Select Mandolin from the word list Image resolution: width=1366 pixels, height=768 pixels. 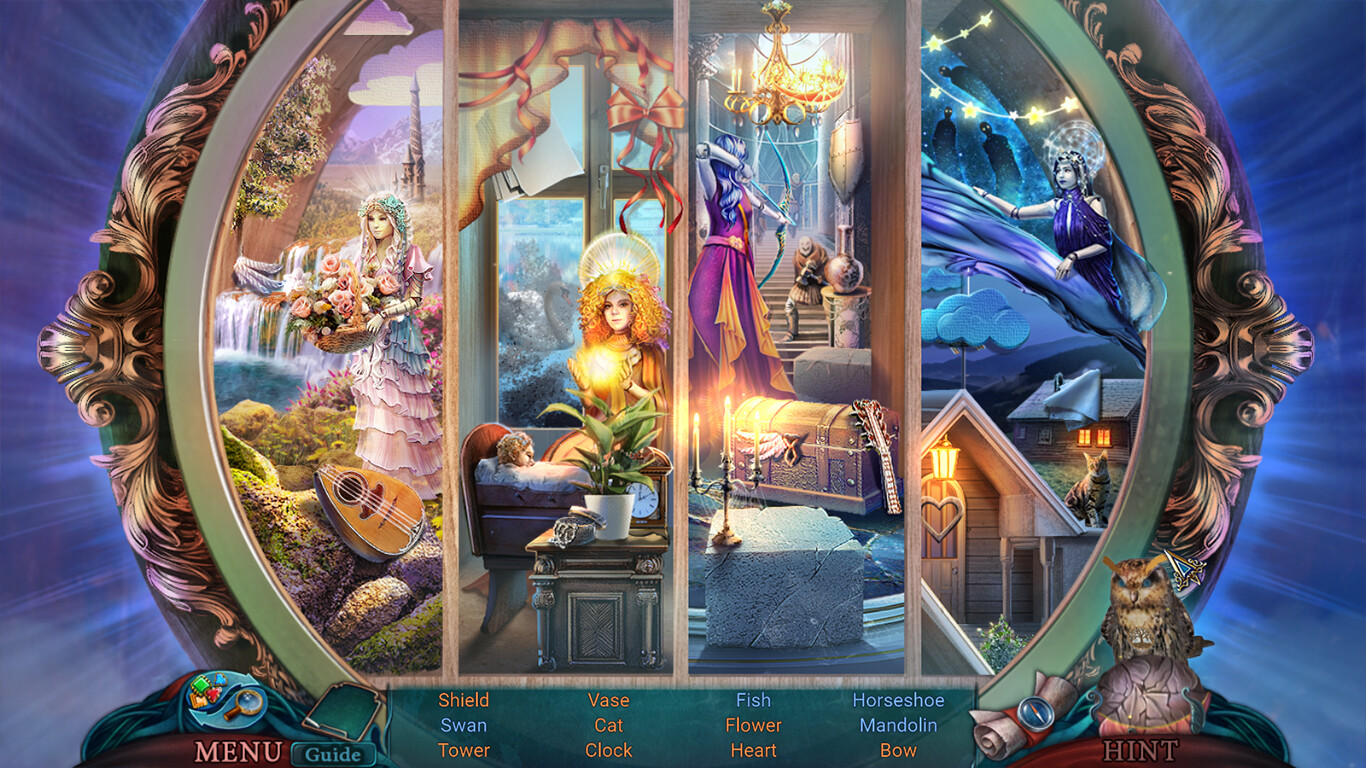tap(899, 726)
